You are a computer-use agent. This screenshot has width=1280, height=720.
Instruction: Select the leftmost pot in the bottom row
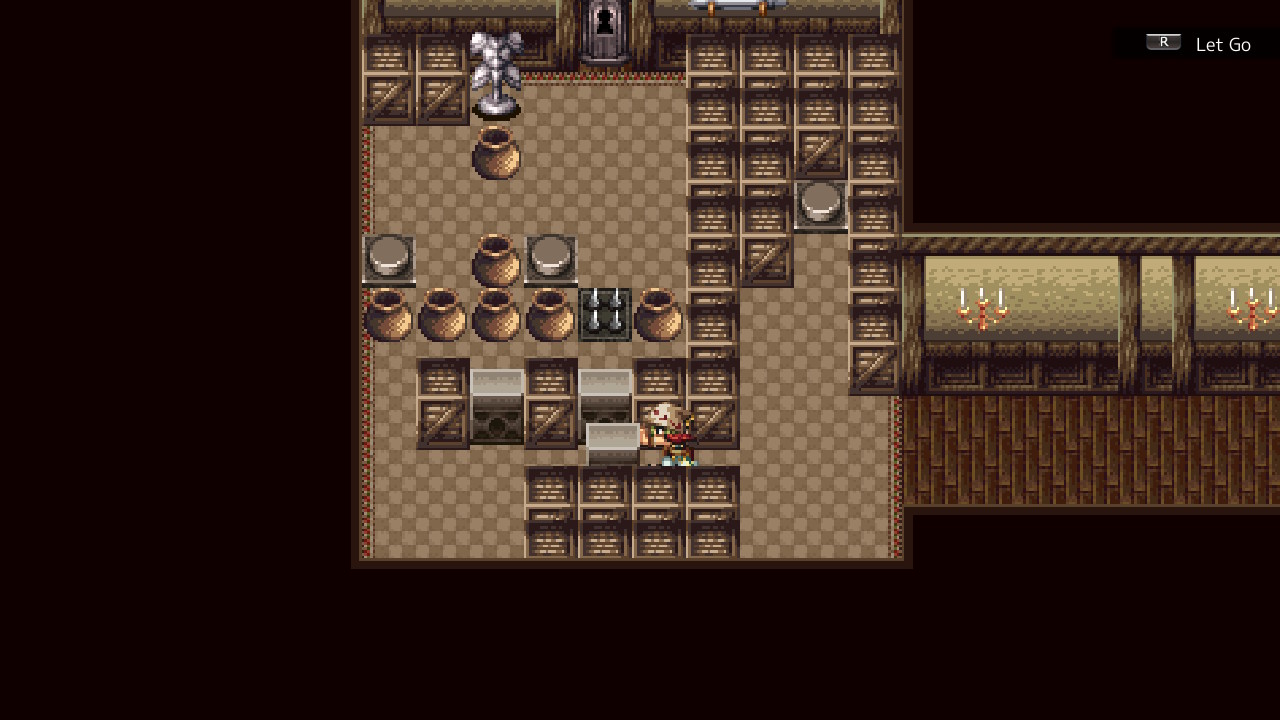tap(390, 315)
